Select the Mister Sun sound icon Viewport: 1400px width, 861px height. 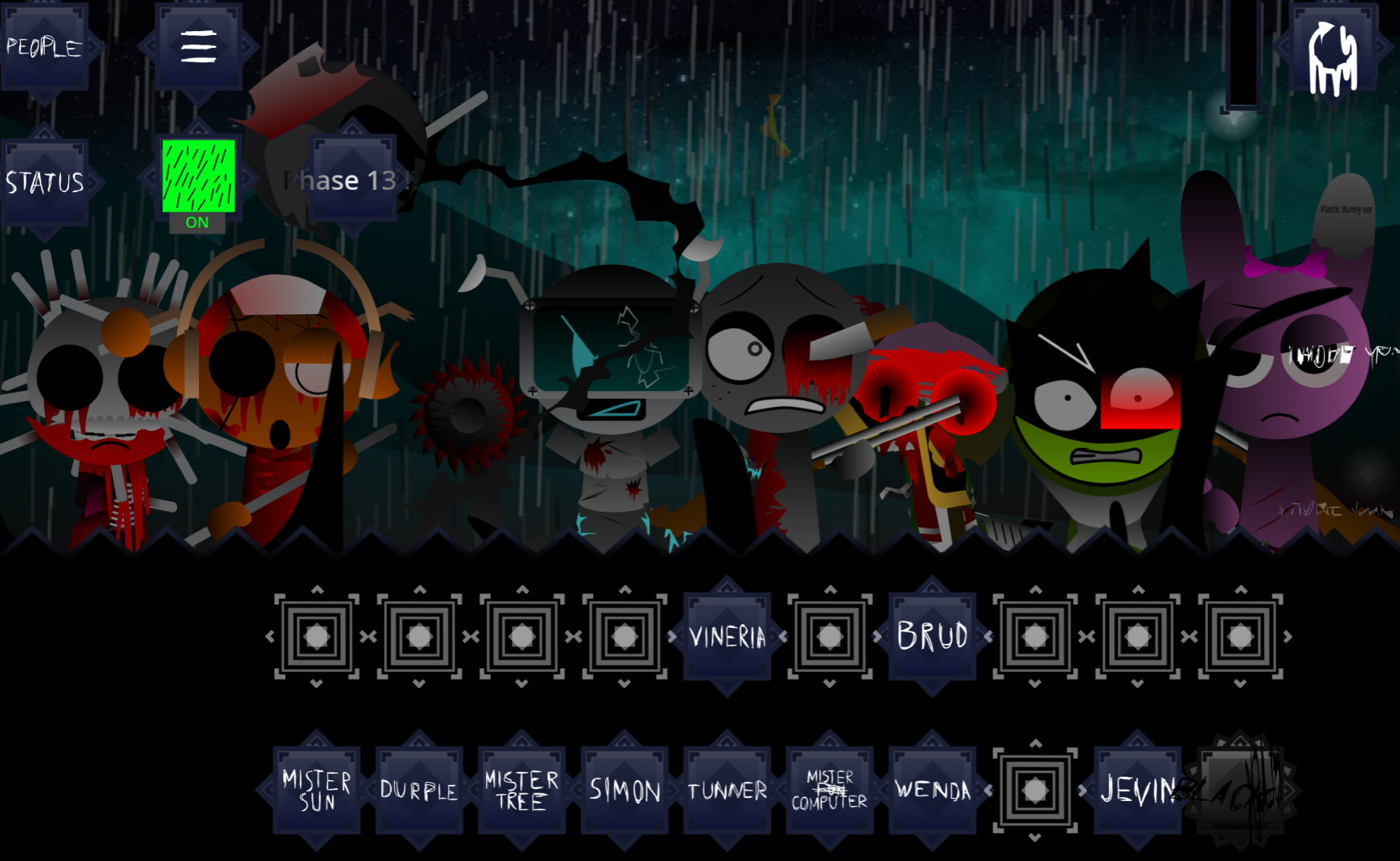(x=315, y=790)
